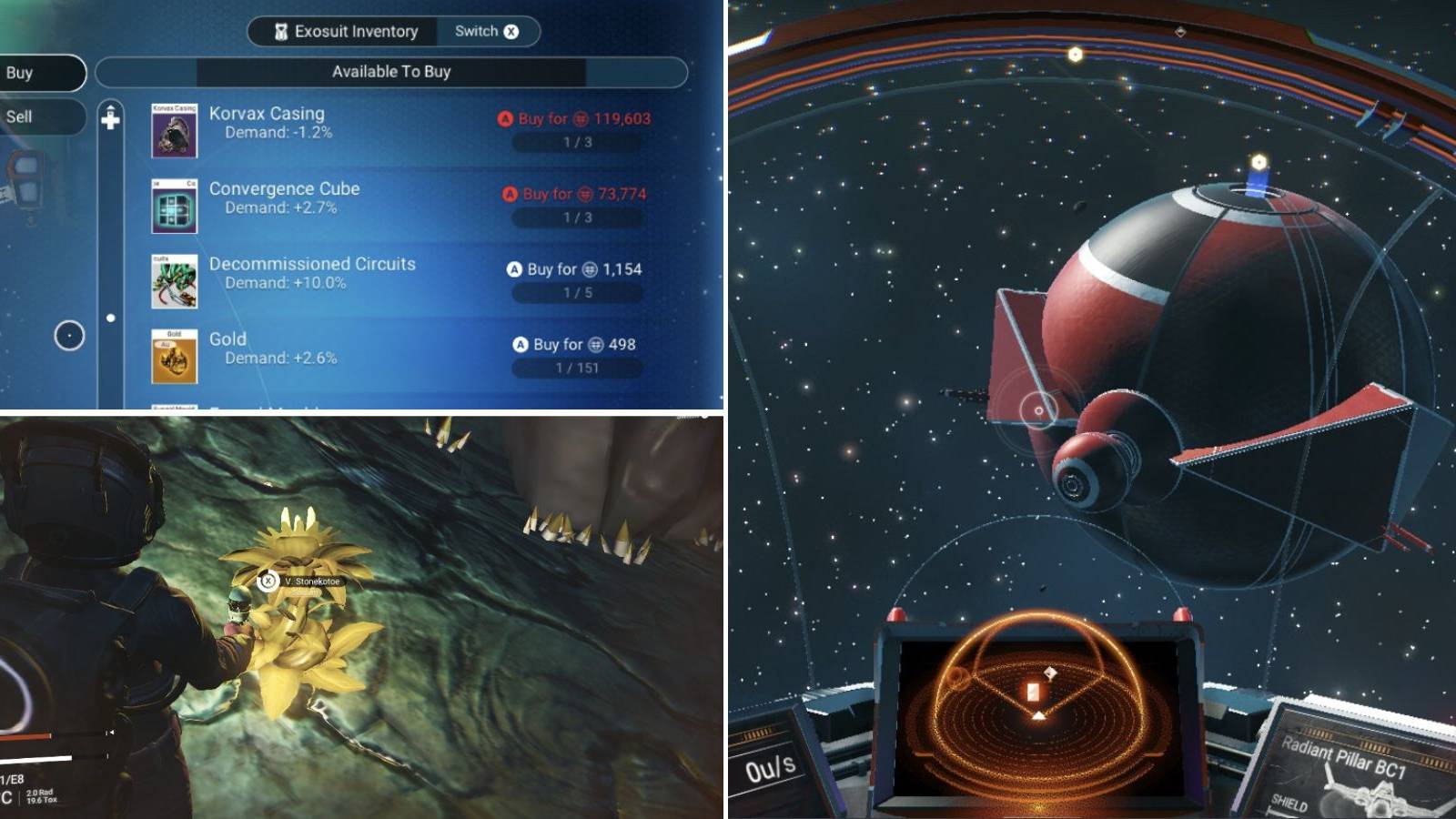Click the plus marker atop the list scrollbar

[111, 116]
